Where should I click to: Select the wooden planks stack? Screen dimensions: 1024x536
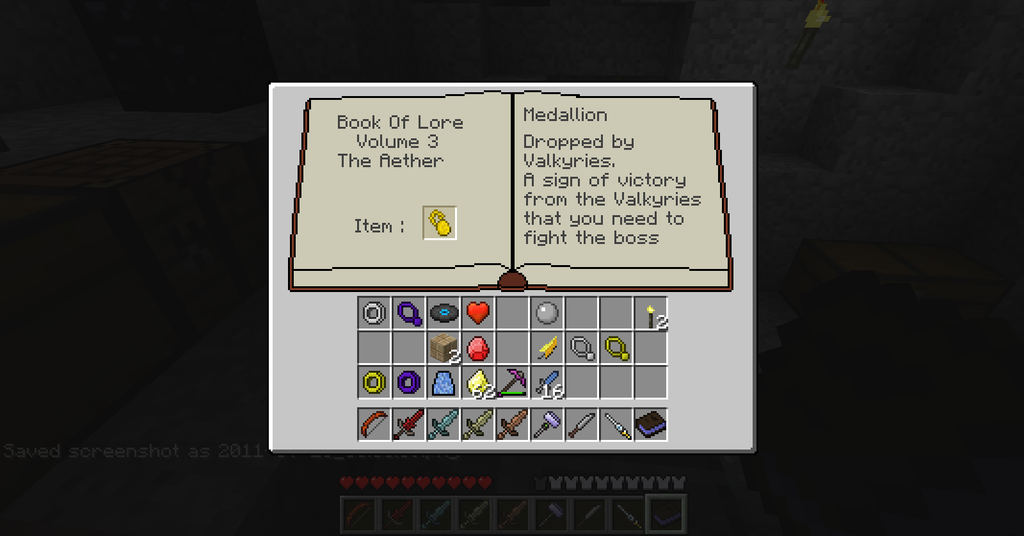(443, 348)
